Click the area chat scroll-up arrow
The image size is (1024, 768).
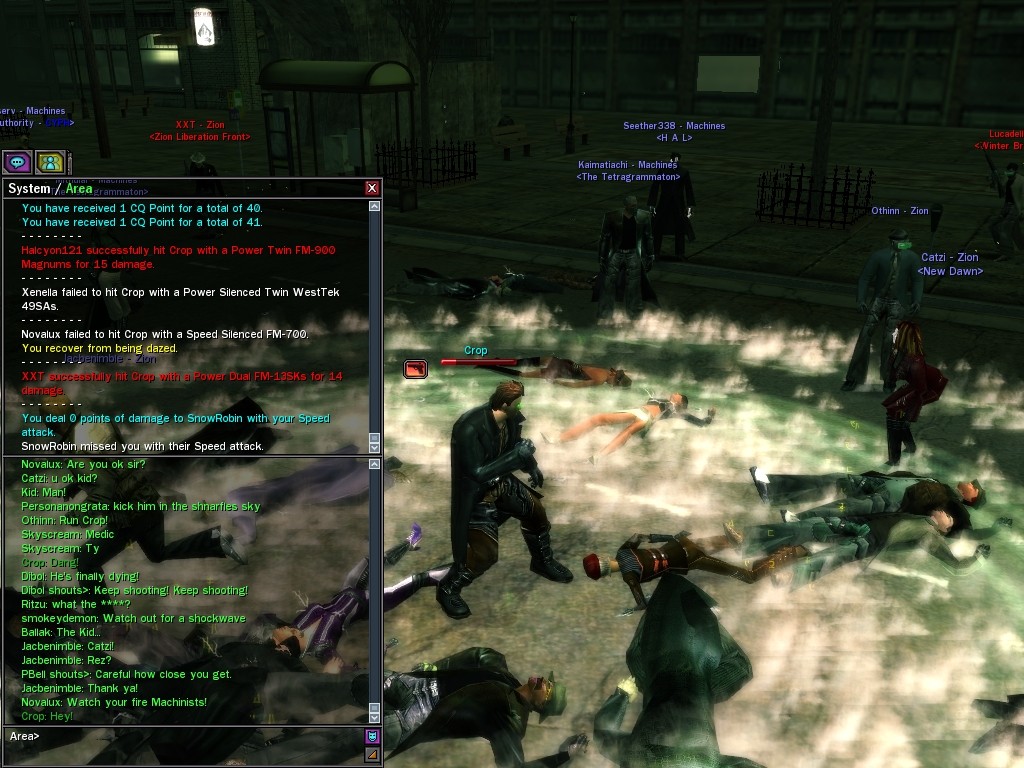[375, 463]
